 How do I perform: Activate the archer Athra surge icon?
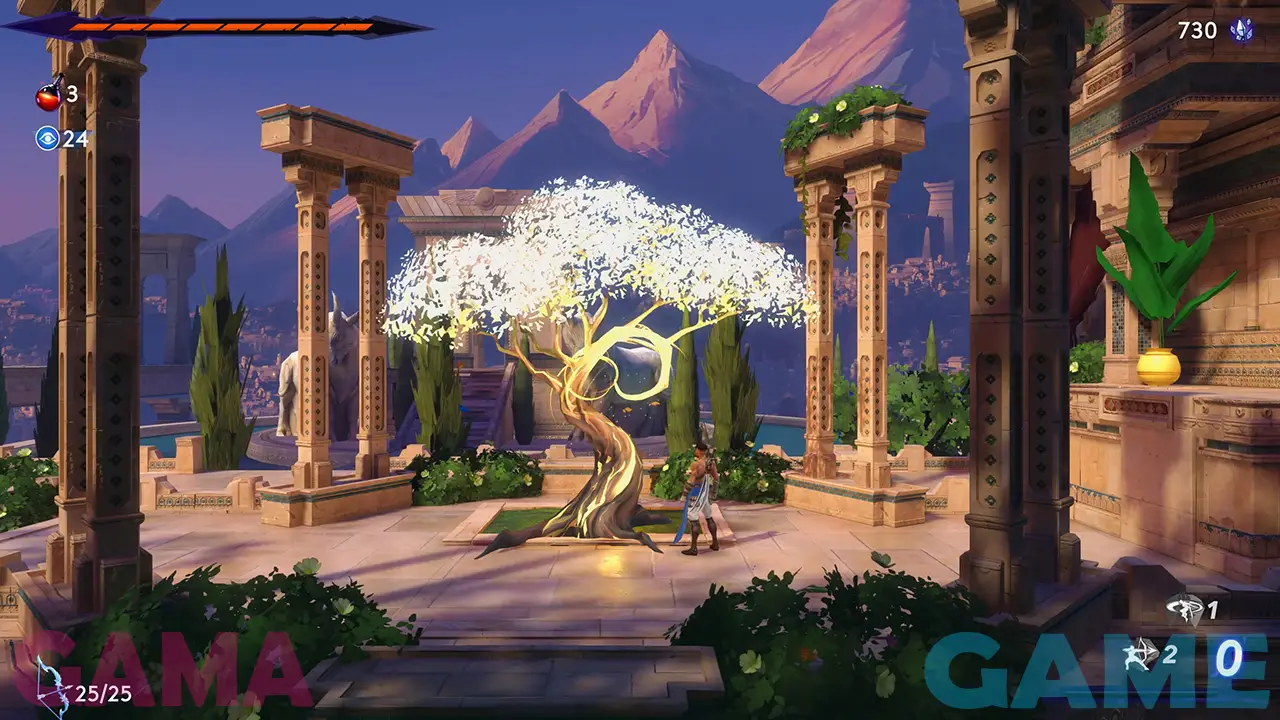1139,656
